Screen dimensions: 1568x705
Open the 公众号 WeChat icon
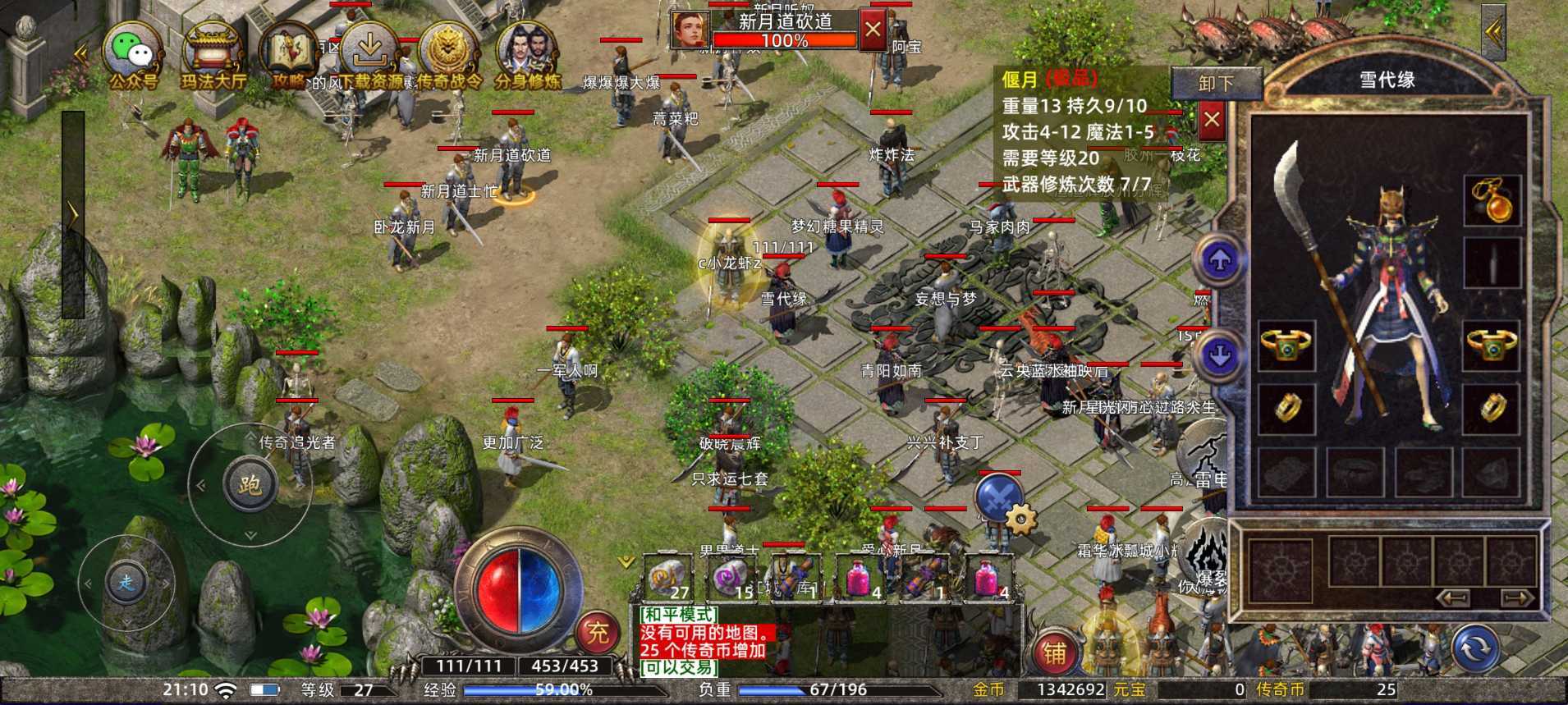coord(132,55)
